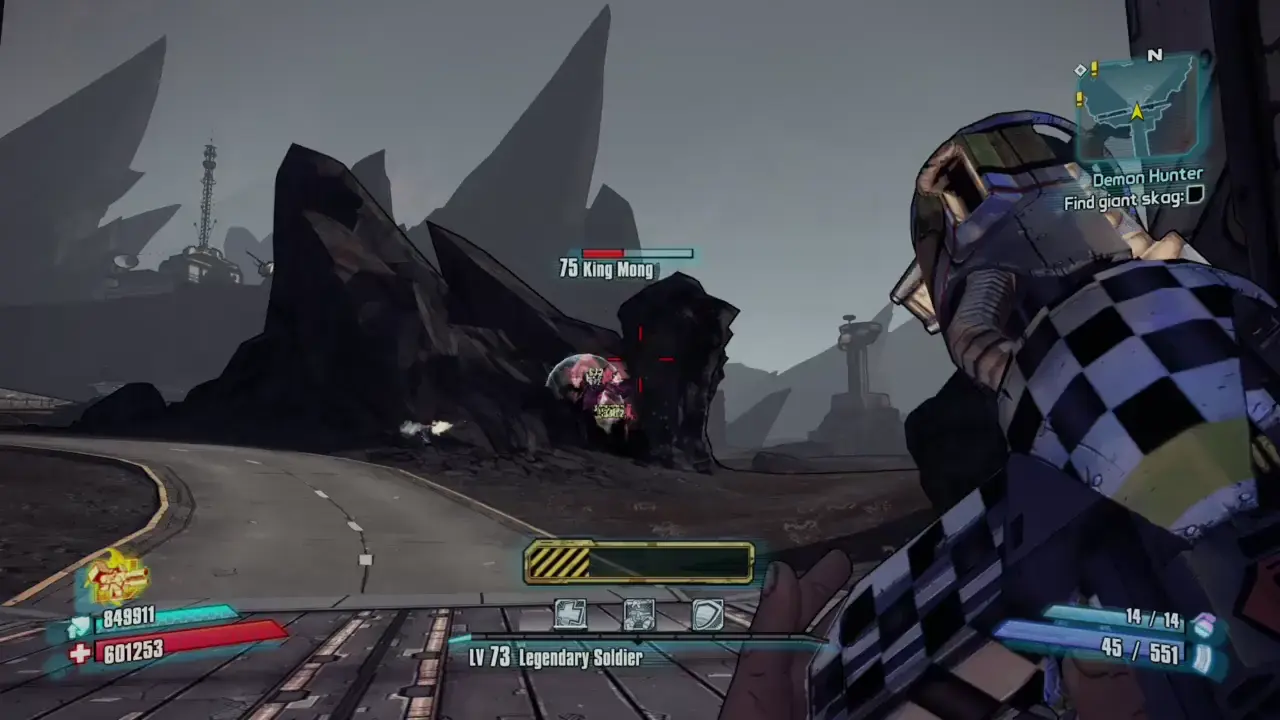Click the King Mong name label

pos(606,270)
